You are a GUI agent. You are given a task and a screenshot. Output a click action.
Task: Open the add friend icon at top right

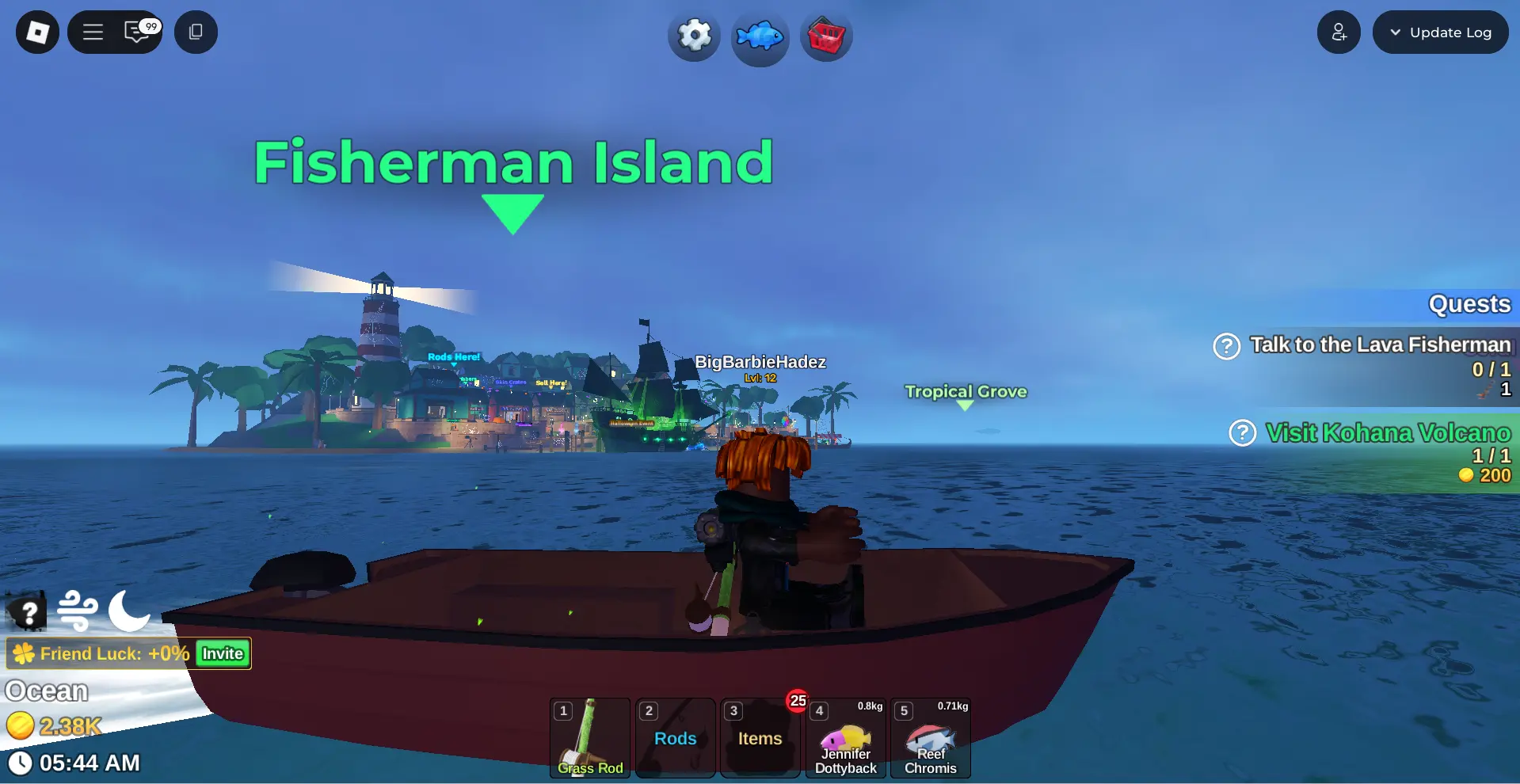point(1338,32)
